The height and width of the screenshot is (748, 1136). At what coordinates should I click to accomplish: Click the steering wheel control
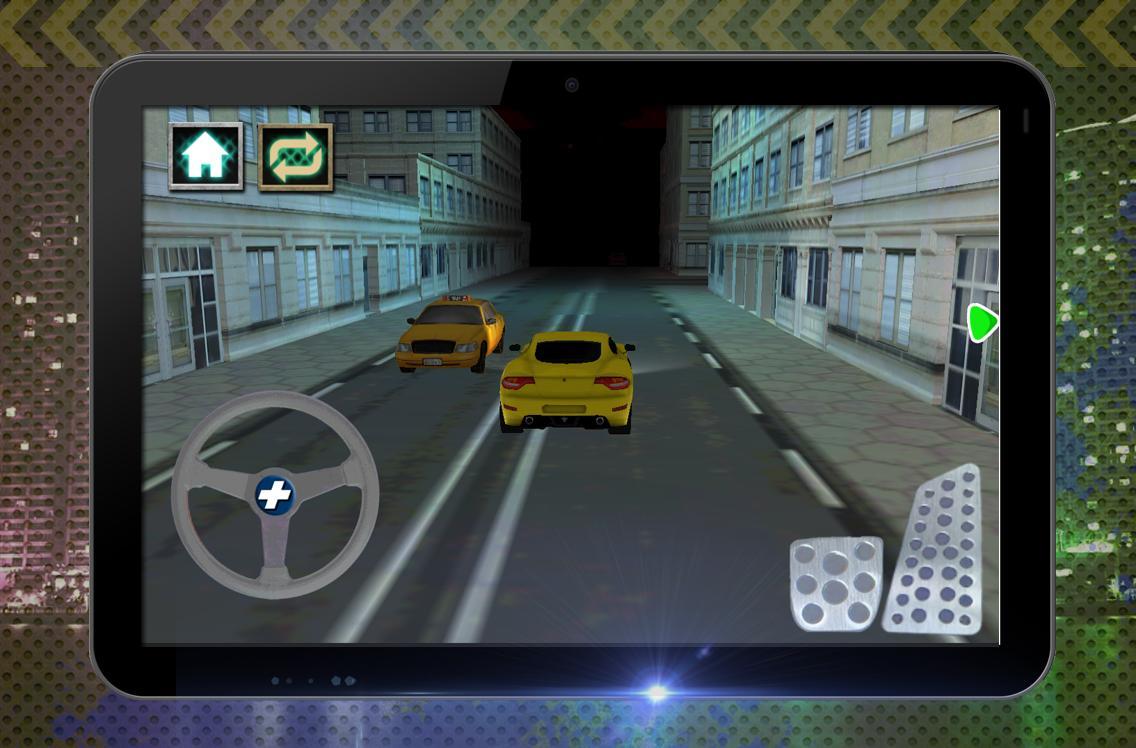click(275, 495)
